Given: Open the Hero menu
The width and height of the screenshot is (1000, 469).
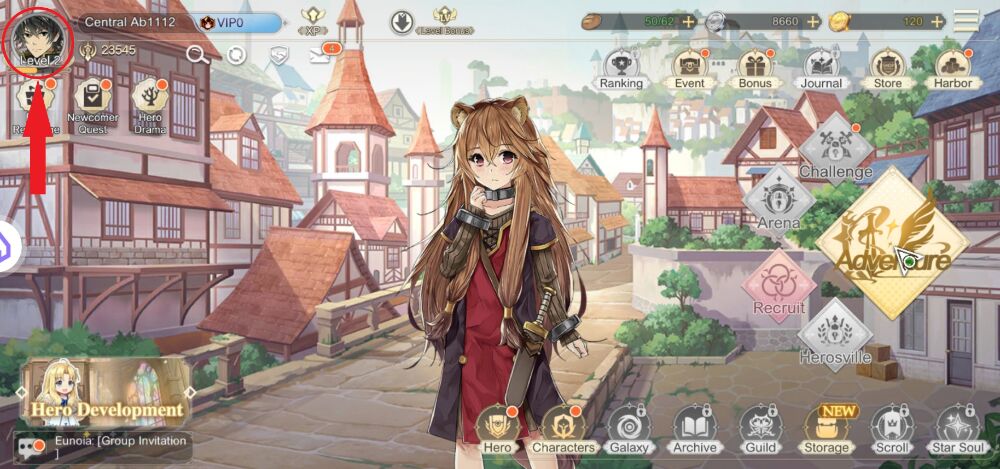Looking at the screenshot, I should pyautogui.click(x=496, y=429).
